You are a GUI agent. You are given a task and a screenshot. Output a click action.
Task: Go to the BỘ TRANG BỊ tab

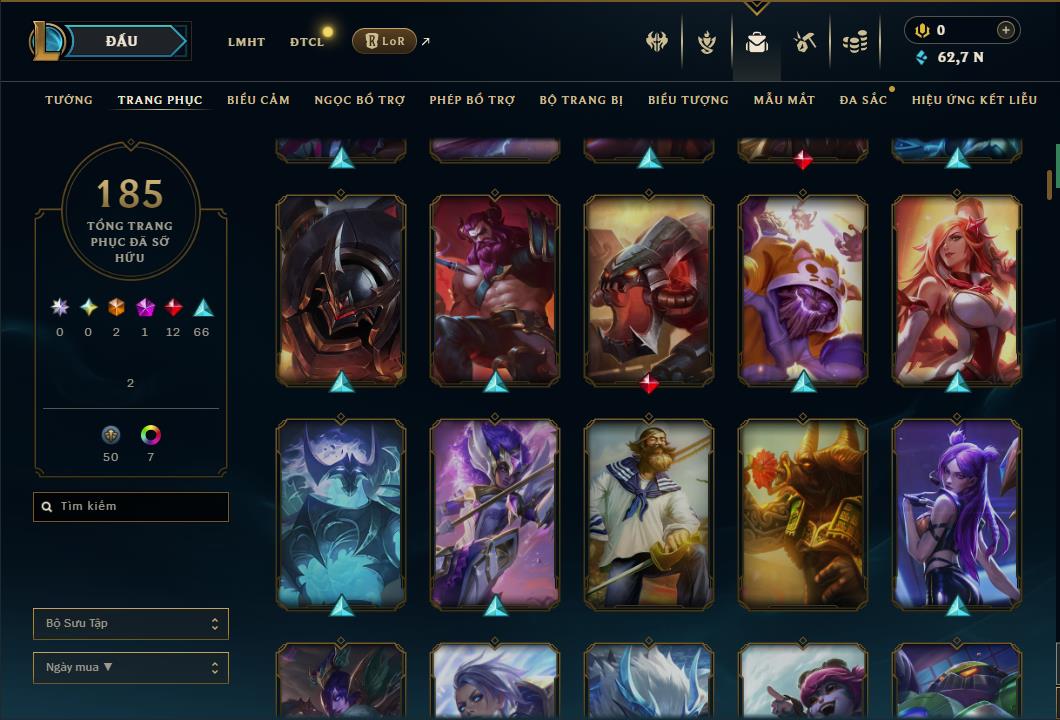click(x=581, y=100)
